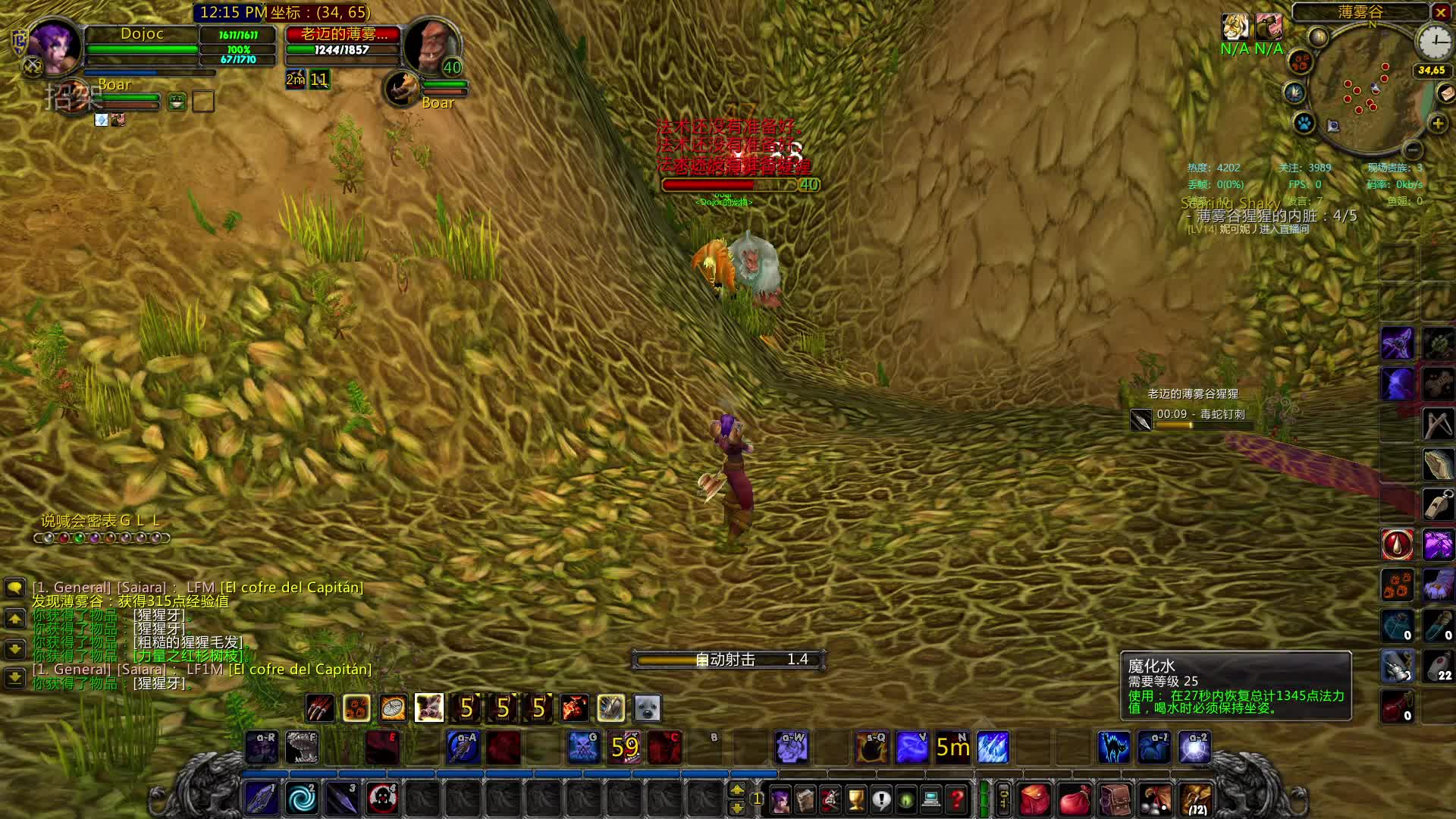
Task: Use the blue arched cat ability
Action: [1113, 748]
